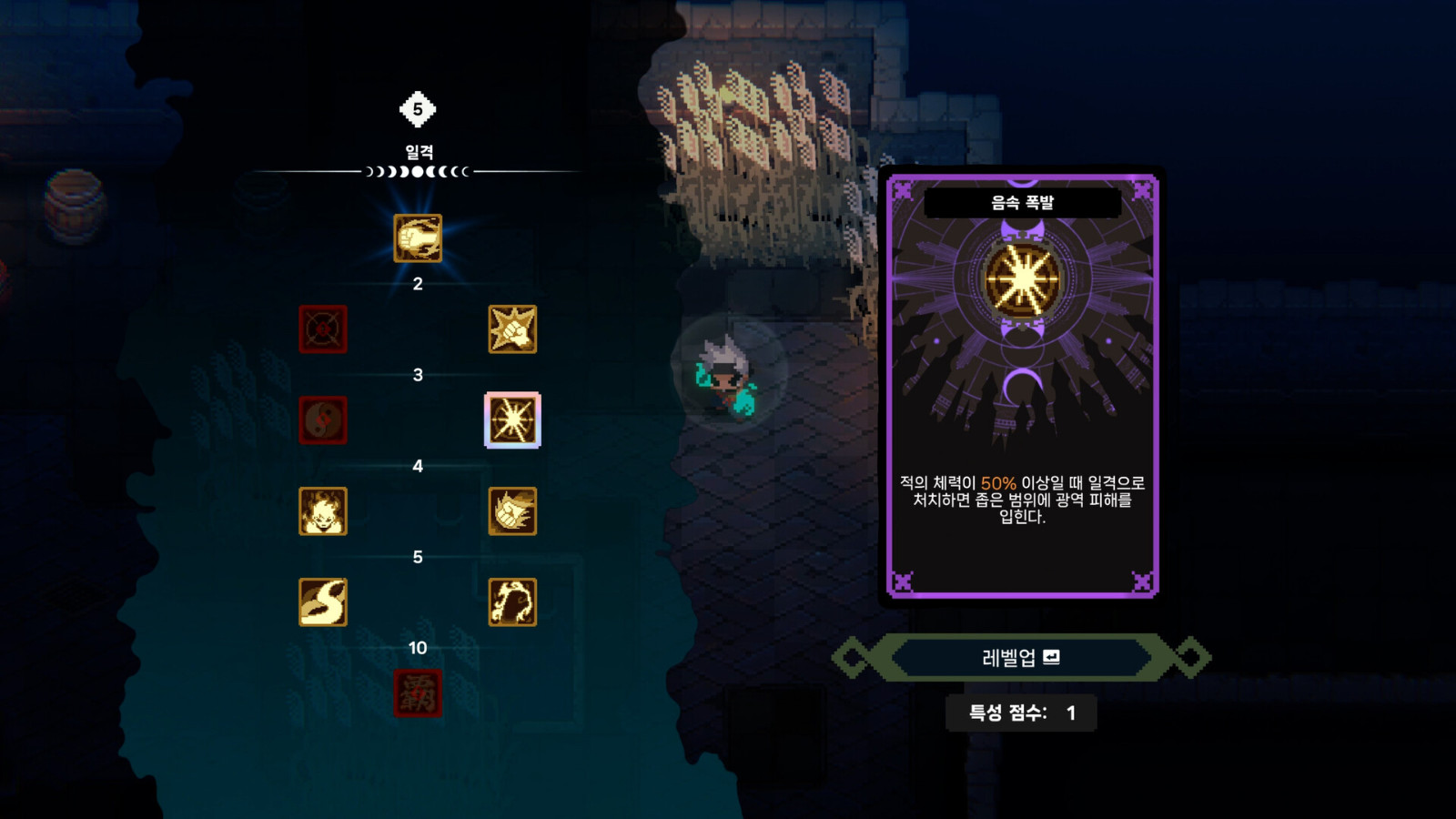
Task: Select the red crosshair skill in level 2 row
Action: [x=324, y=330]
